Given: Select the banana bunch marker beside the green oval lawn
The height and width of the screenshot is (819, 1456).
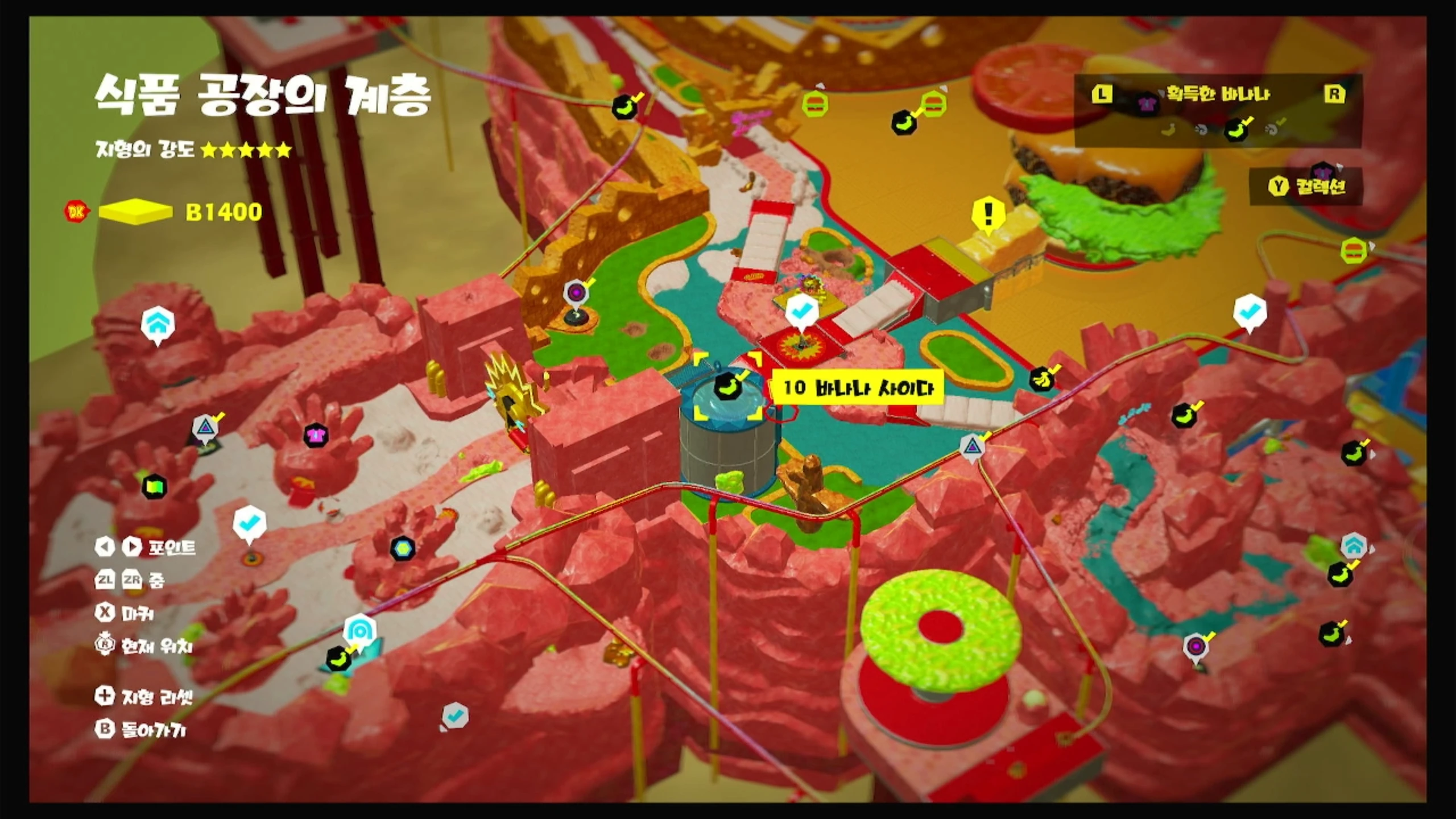Looking at the screenshot, I should click(1041, 379).
